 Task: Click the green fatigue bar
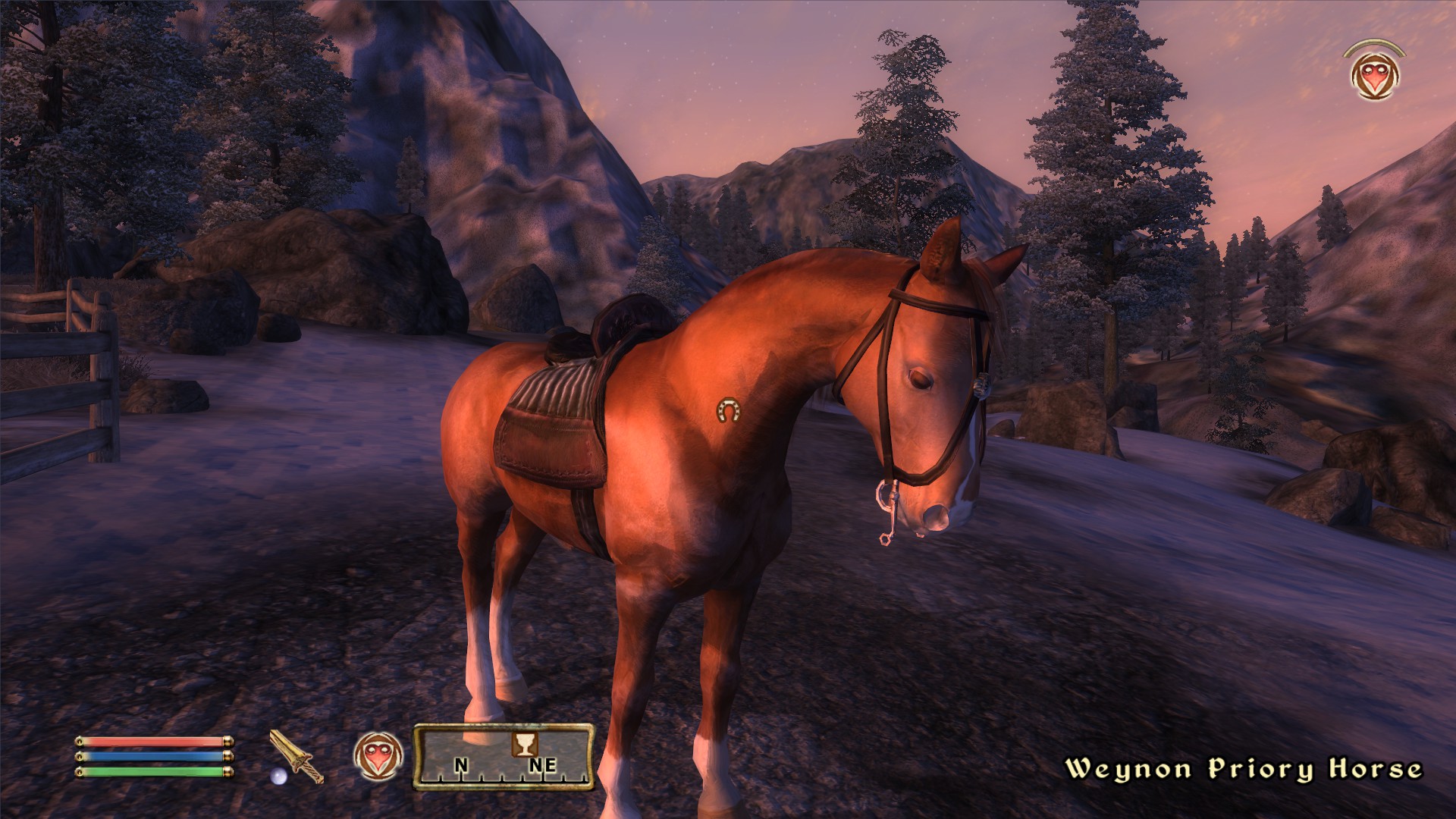pyautogui.click(x=152, y=773)
